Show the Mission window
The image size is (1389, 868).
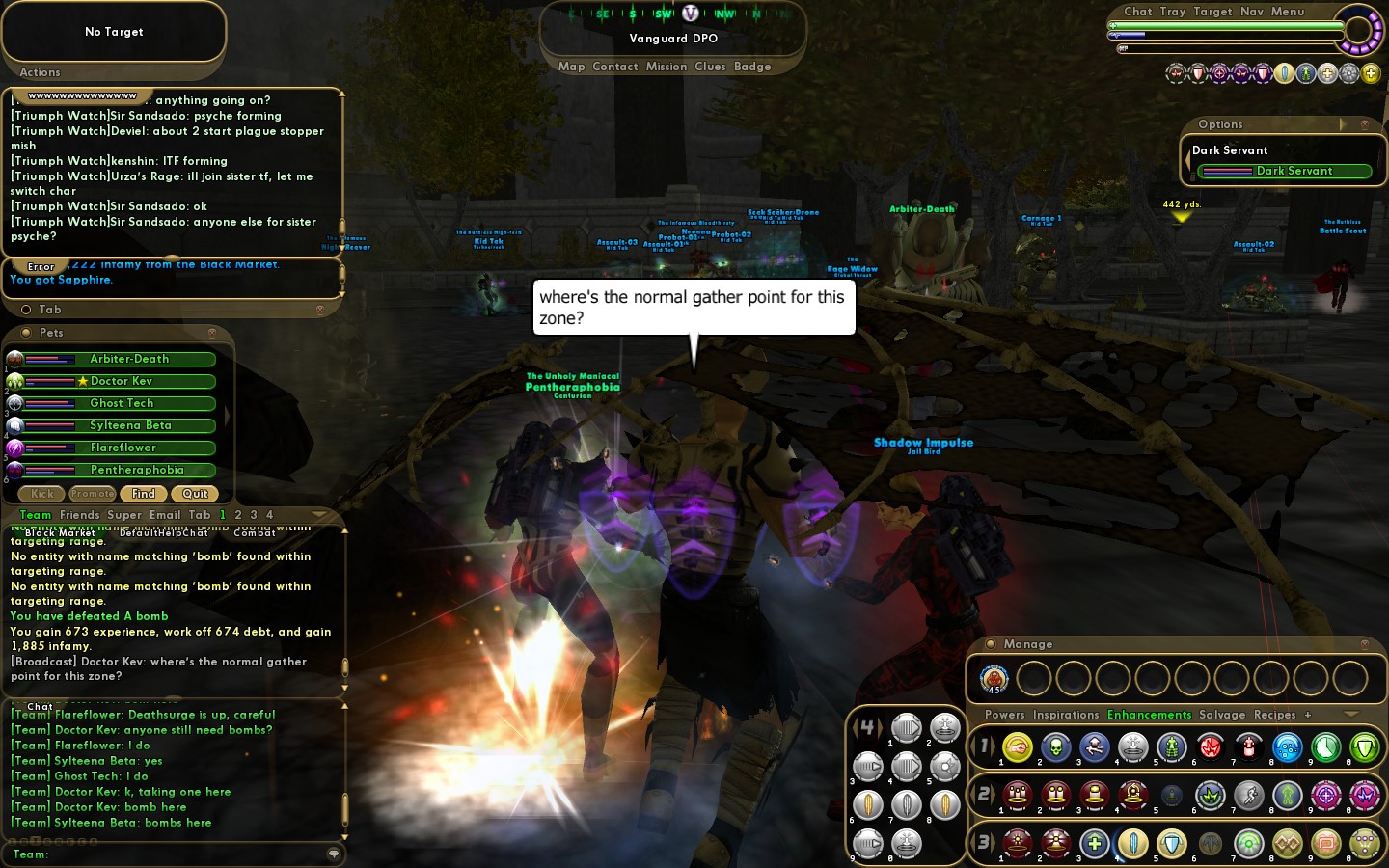(667, 67)
